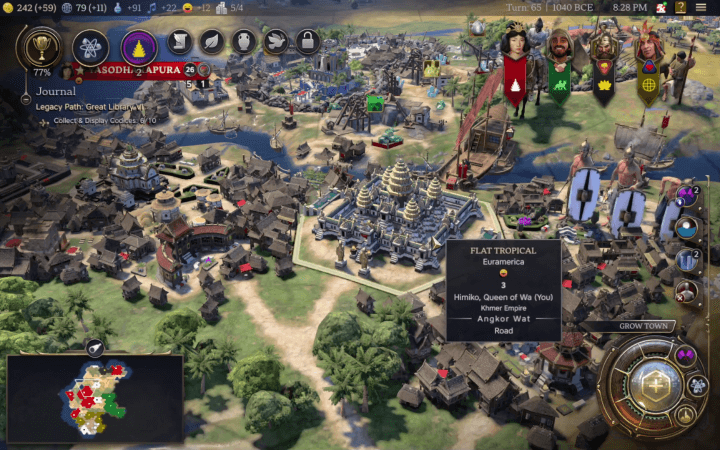
Task: Open the scroll icon panel
Action: click(x=180, y=42)
